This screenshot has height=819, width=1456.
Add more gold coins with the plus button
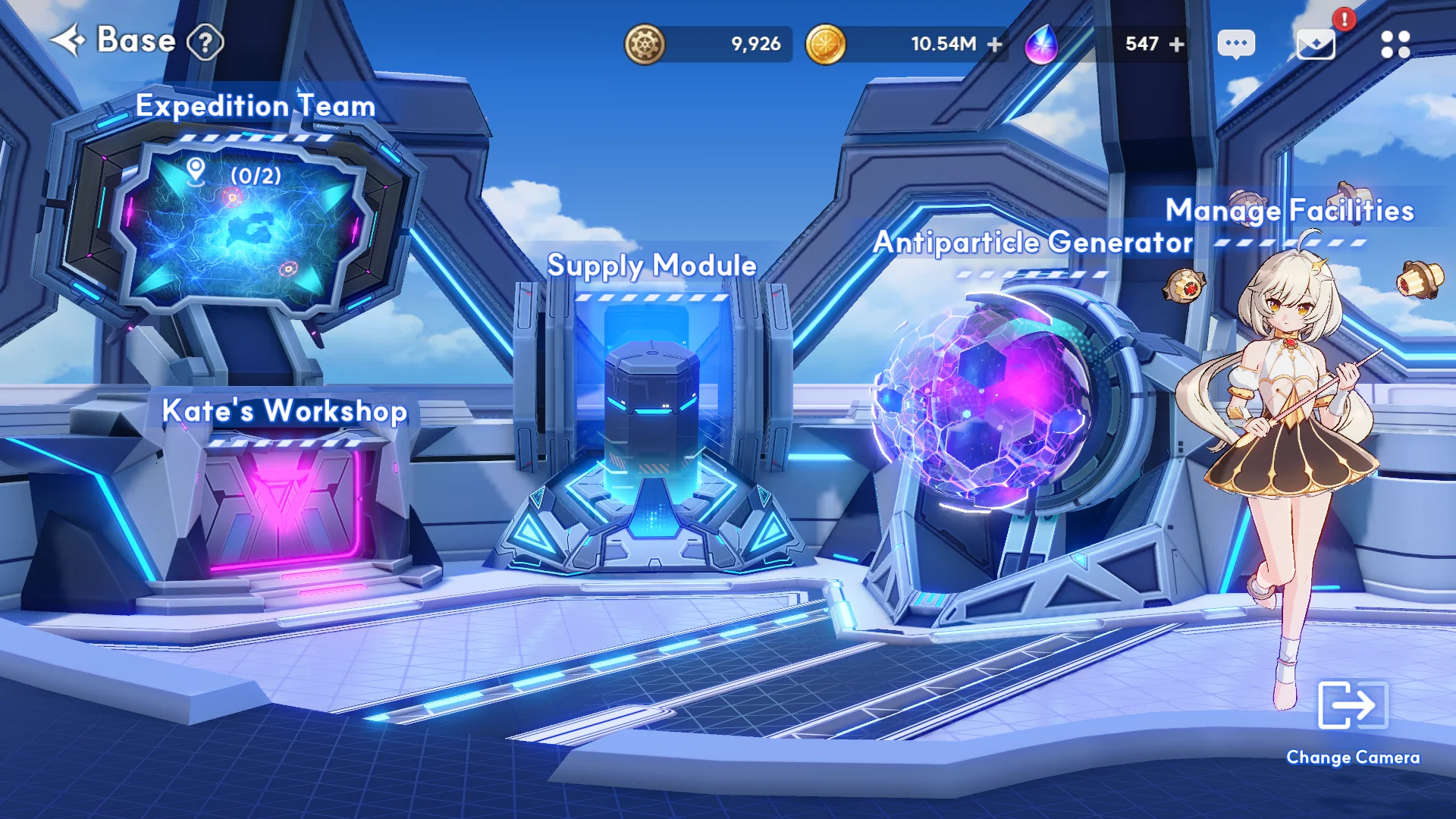click(x=995, y=45)
